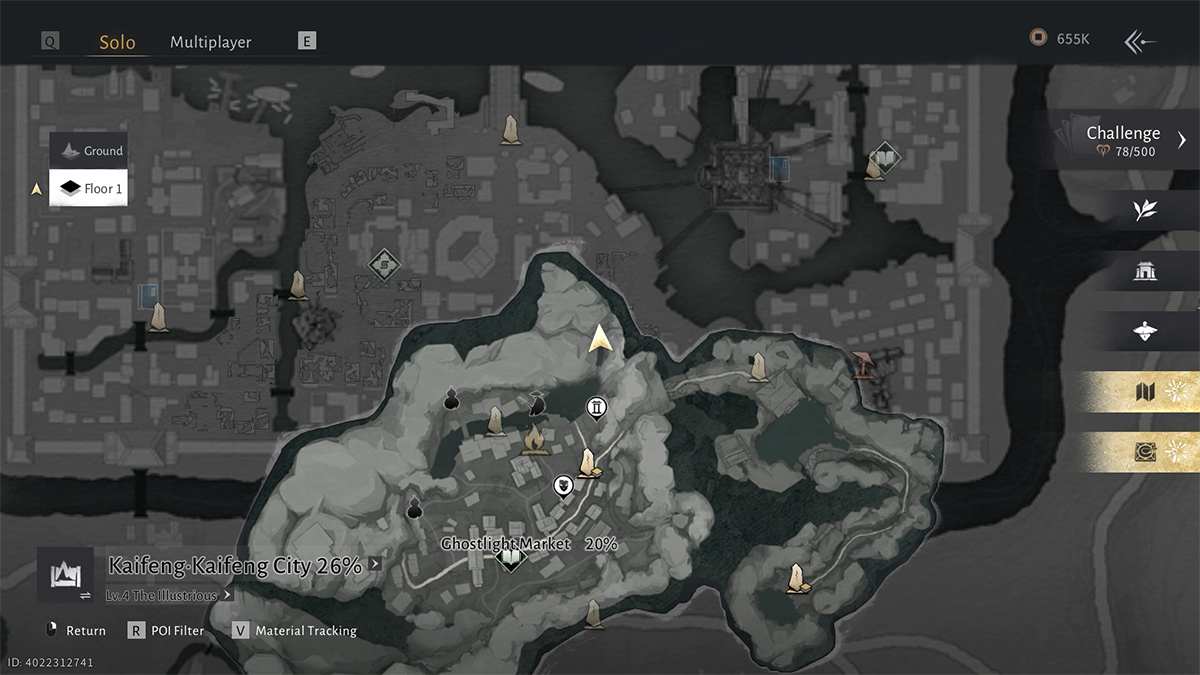Click the mask pin marker on the map
The width and height of the screenshot is (1200, 675).
(x=563, y=486)
